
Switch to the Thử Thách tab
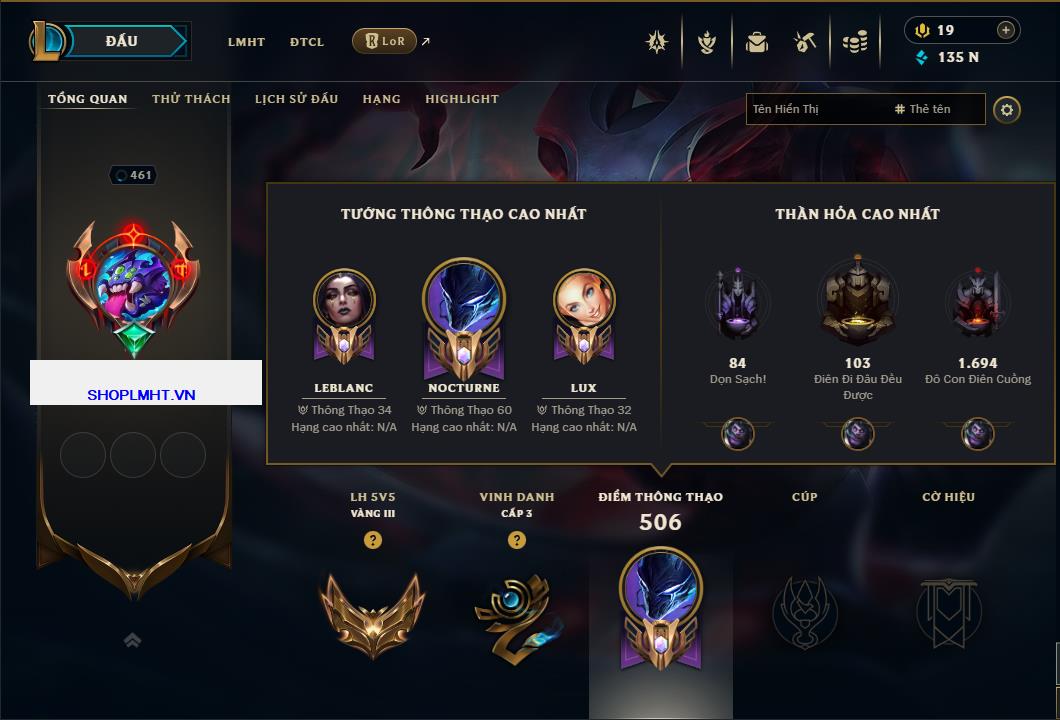(x=191, y=99)
